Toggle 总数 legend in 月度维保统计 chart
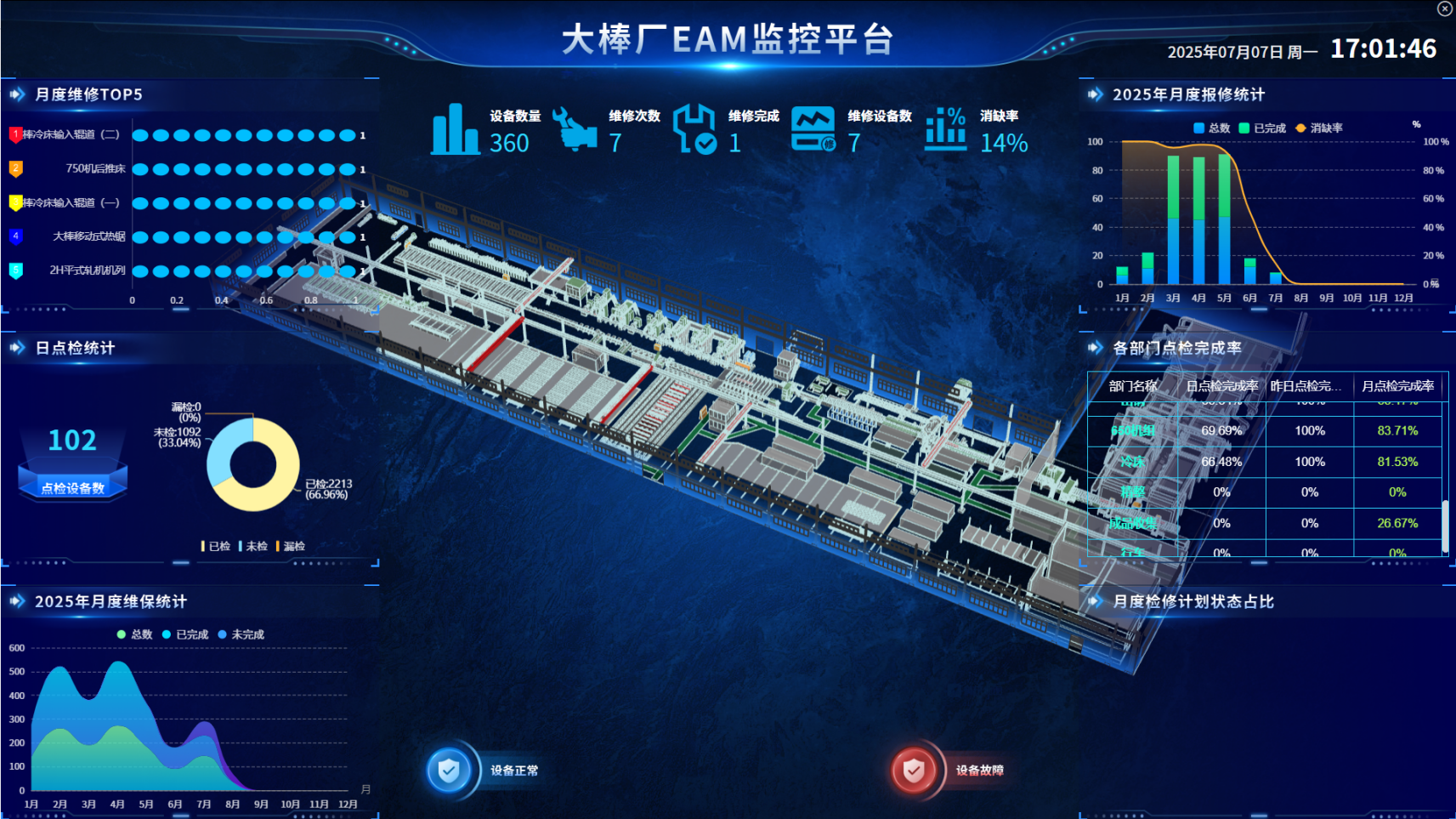 [x=134, y=634]
